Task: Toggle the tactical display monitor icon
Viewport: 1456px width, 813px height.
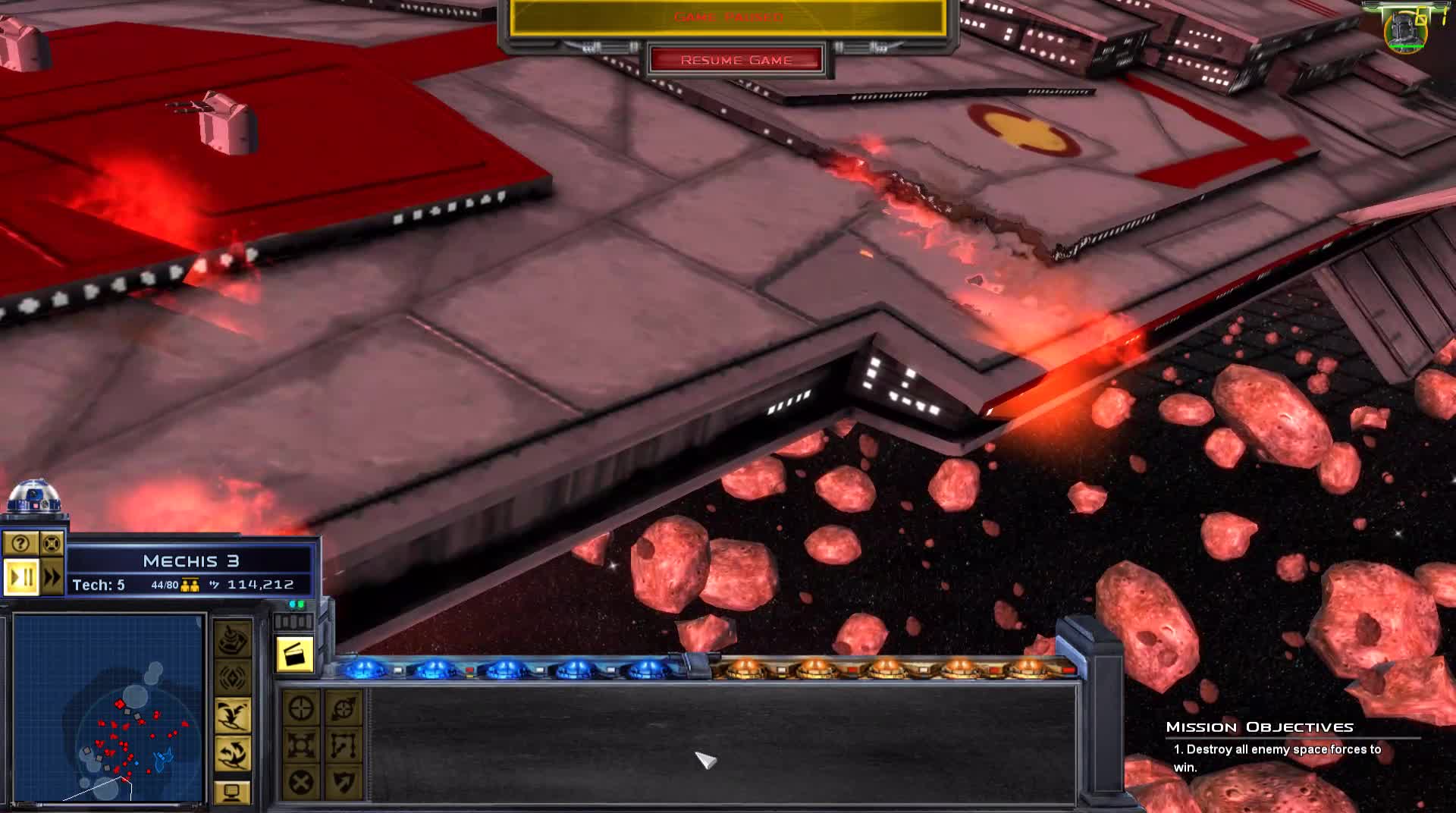Action: [234, 792]
